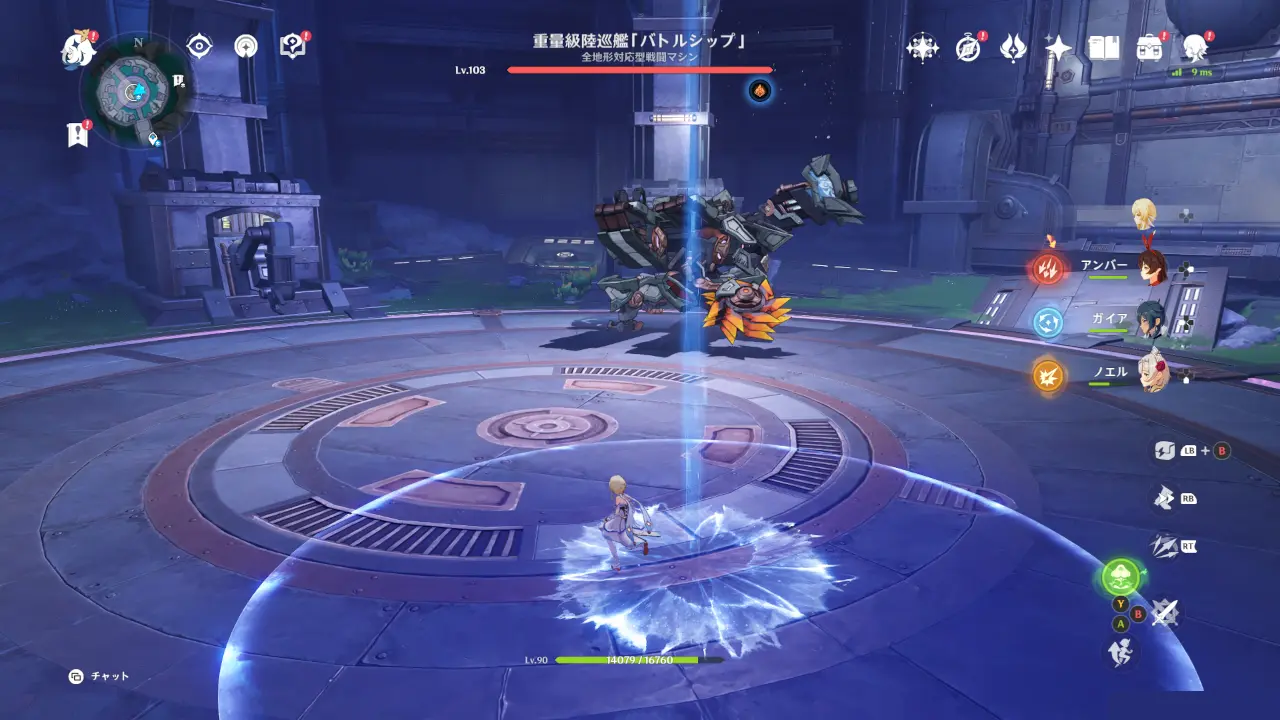The width and height of the screenshot is (1280, 720).
Task: Activate the green glowing elemental skill icon
Action: pyautogui.click(x=1121, y=577)
